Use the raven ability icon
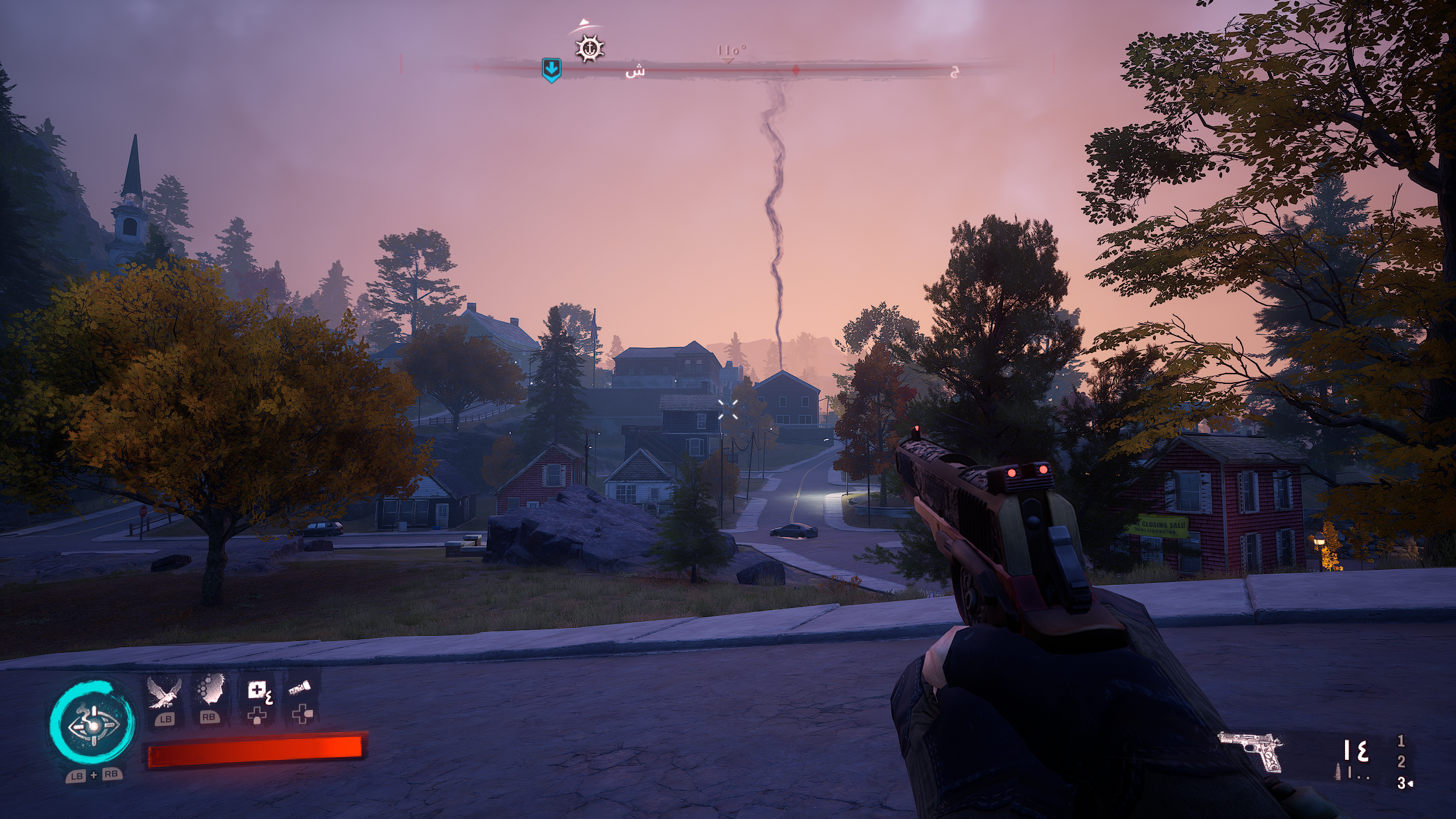This screenshot has height=819, width=1456. (164, 693)
